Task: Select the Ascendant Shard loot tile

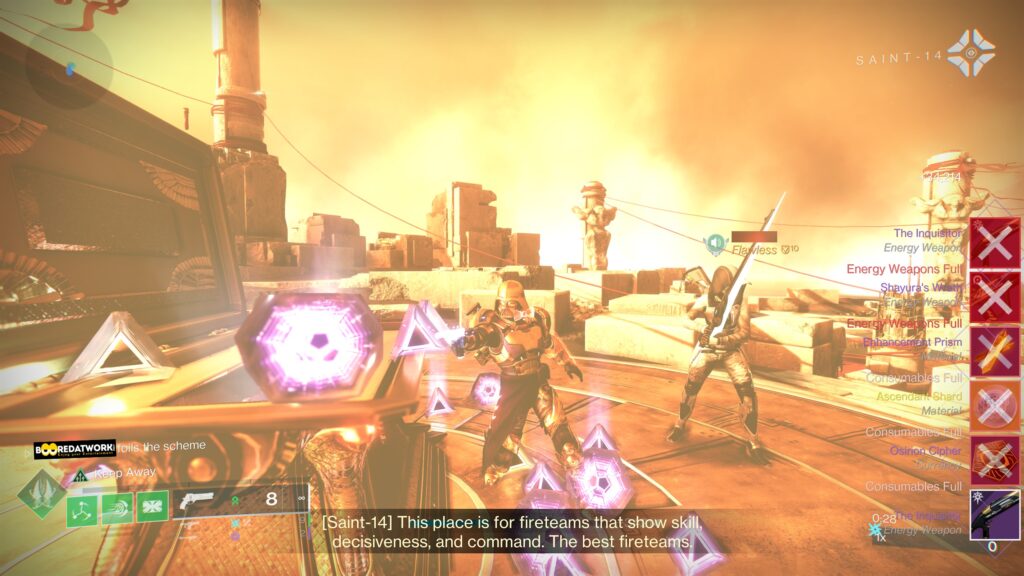Action: tap(995, 406)
